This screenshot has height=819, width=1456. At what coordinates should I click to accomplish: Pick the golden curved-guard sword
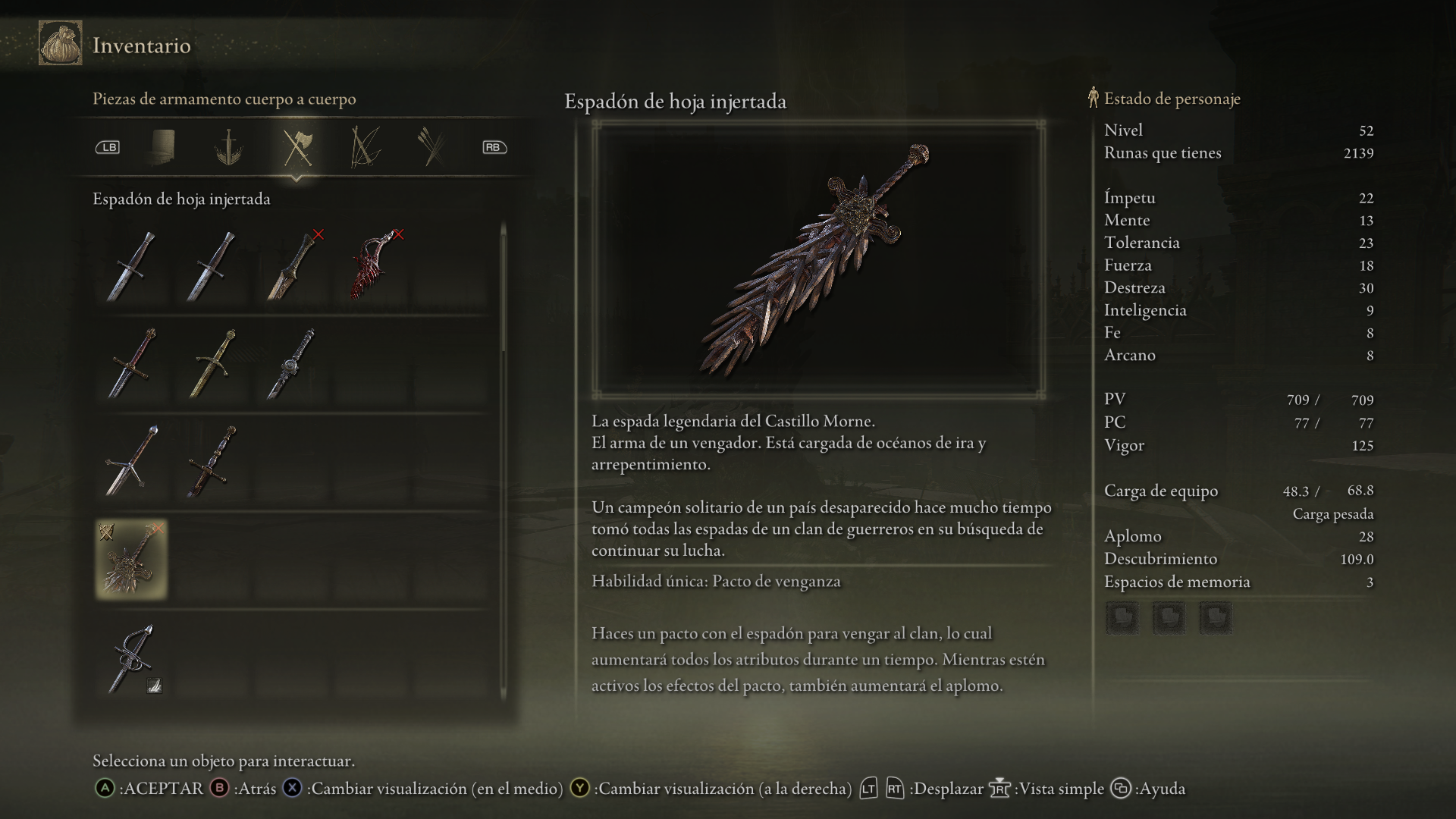[213, 364]
